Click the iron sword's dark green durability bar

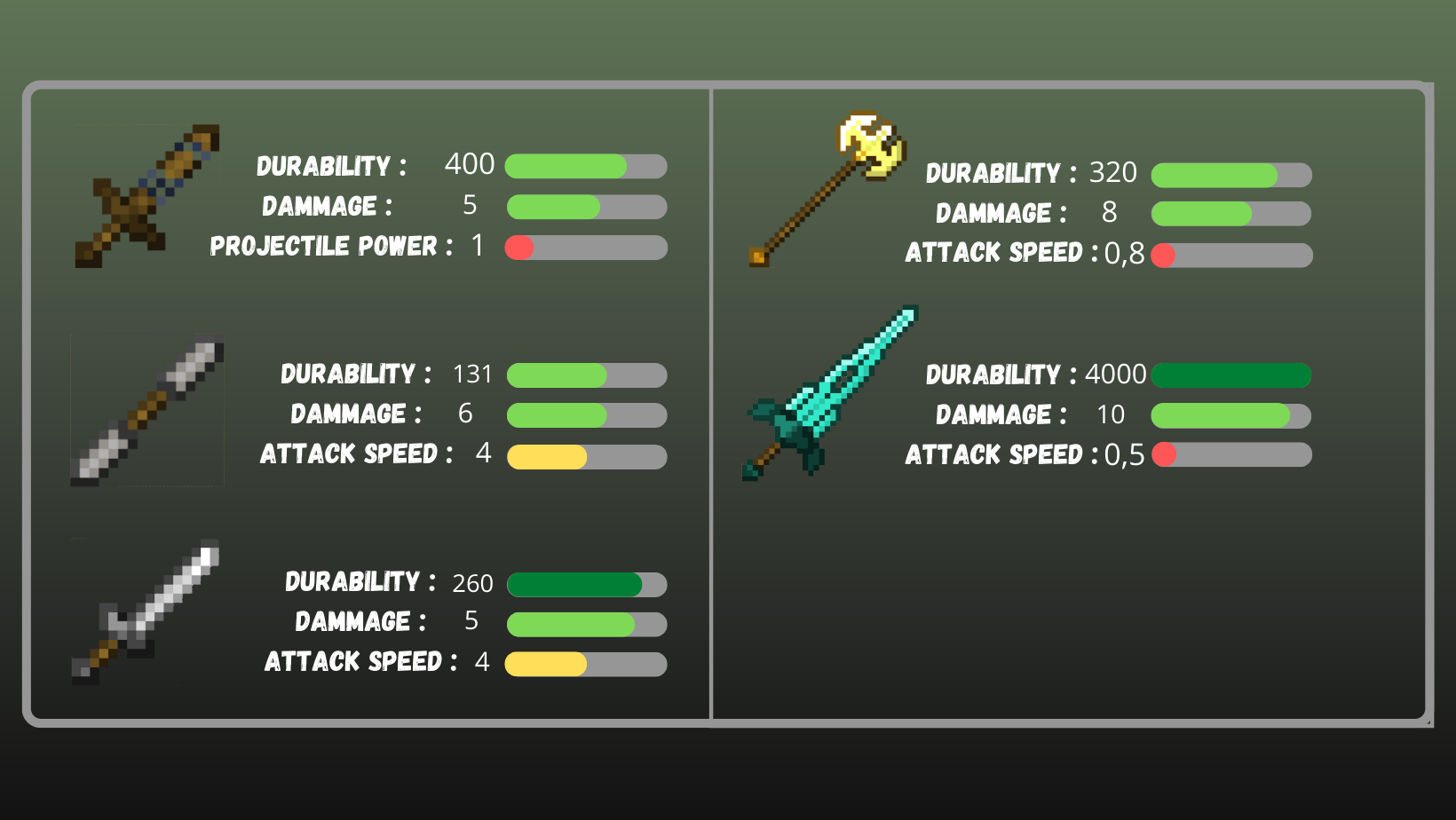coord(573,584)
